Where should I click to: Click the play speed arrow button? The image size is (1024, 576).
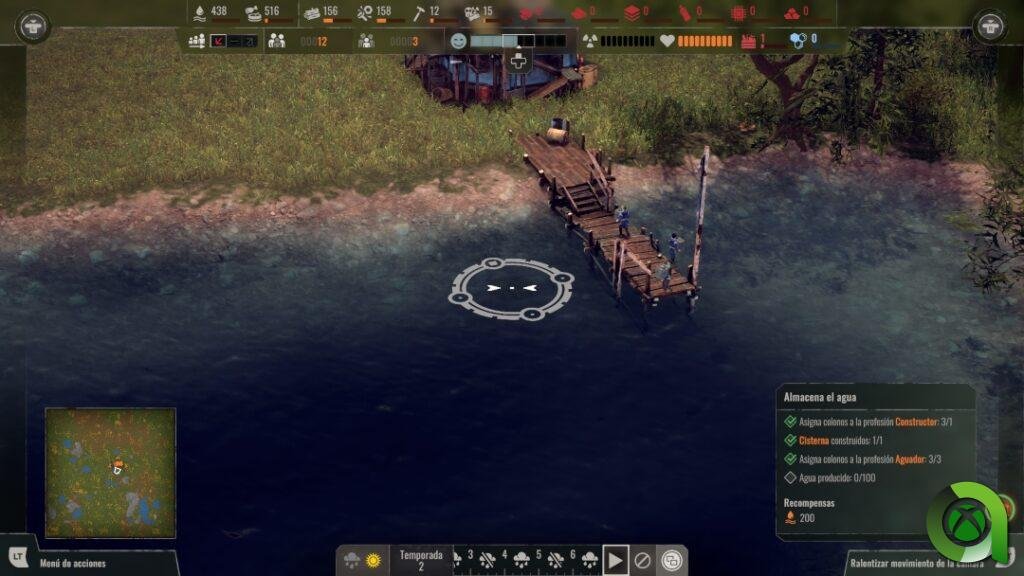point(616,561)
